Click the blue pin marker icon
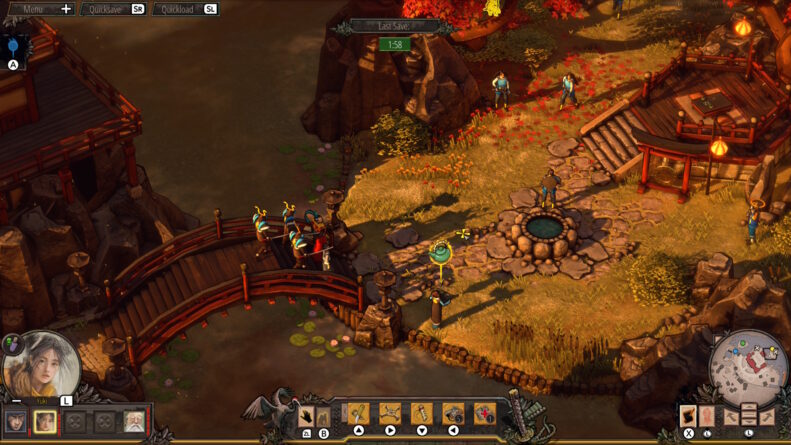The width and height of the screenshot is (791, 445). coord(13,46)
